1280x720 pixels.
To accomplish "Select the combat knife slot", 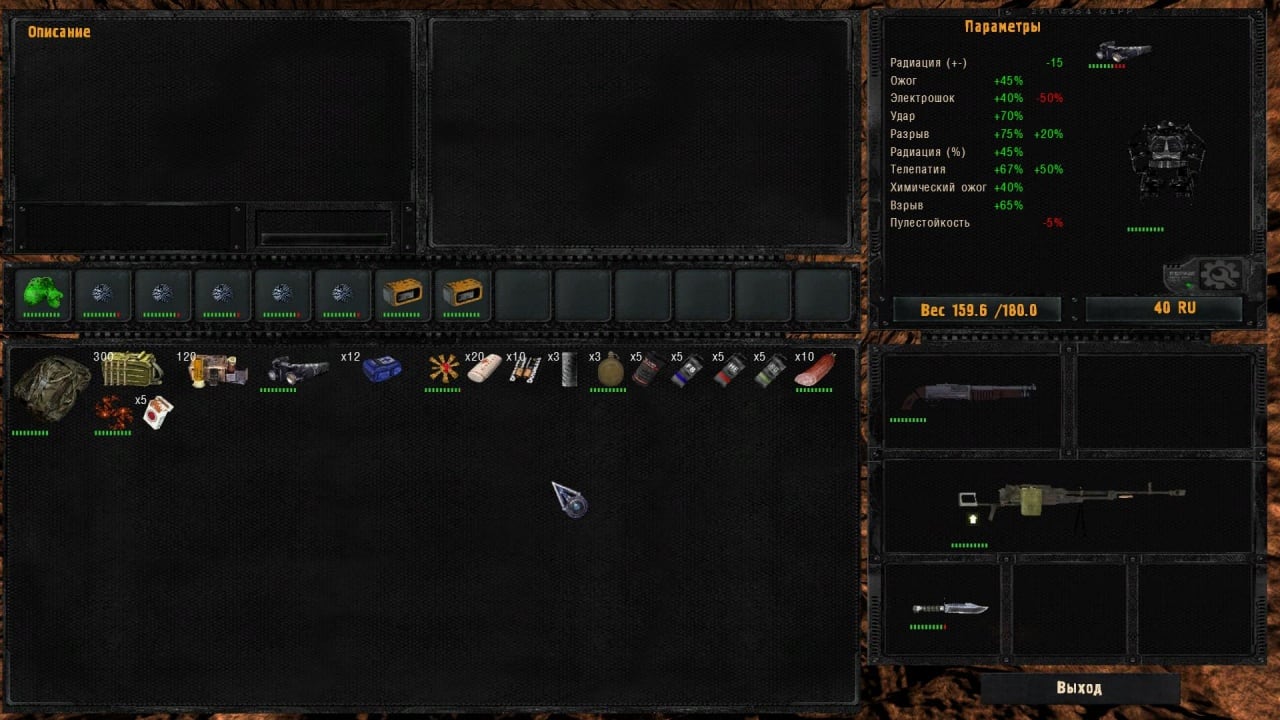I will click(x=949, y=607).
